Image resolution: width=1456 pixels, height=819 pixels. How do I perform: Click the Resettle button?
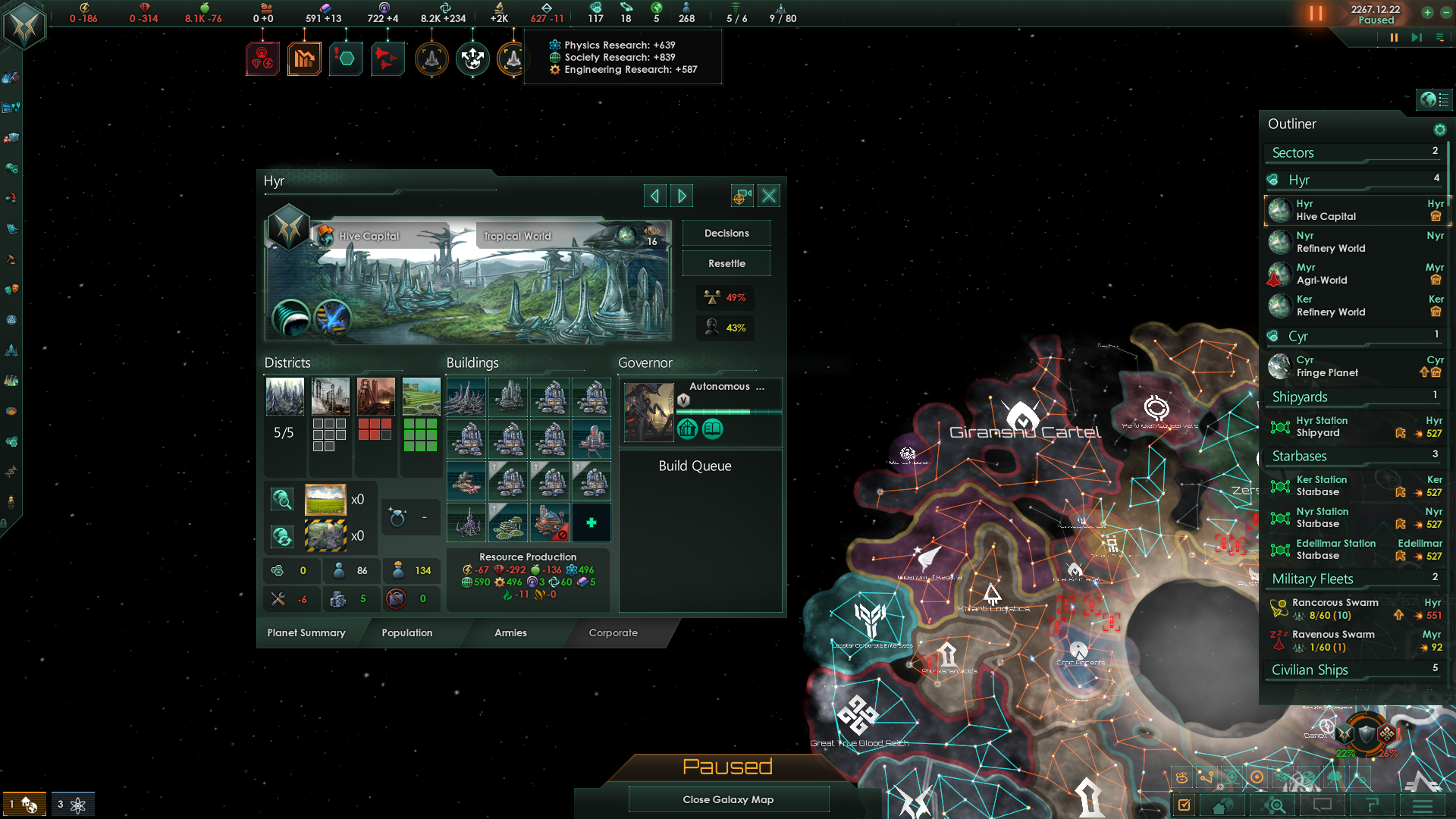[726, 264]
